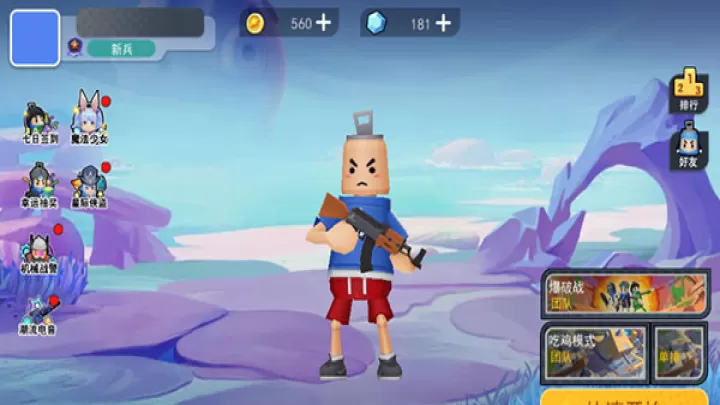720x405 pixels.
Task: Add gold coins with the plus button
Action: [323, 24]
